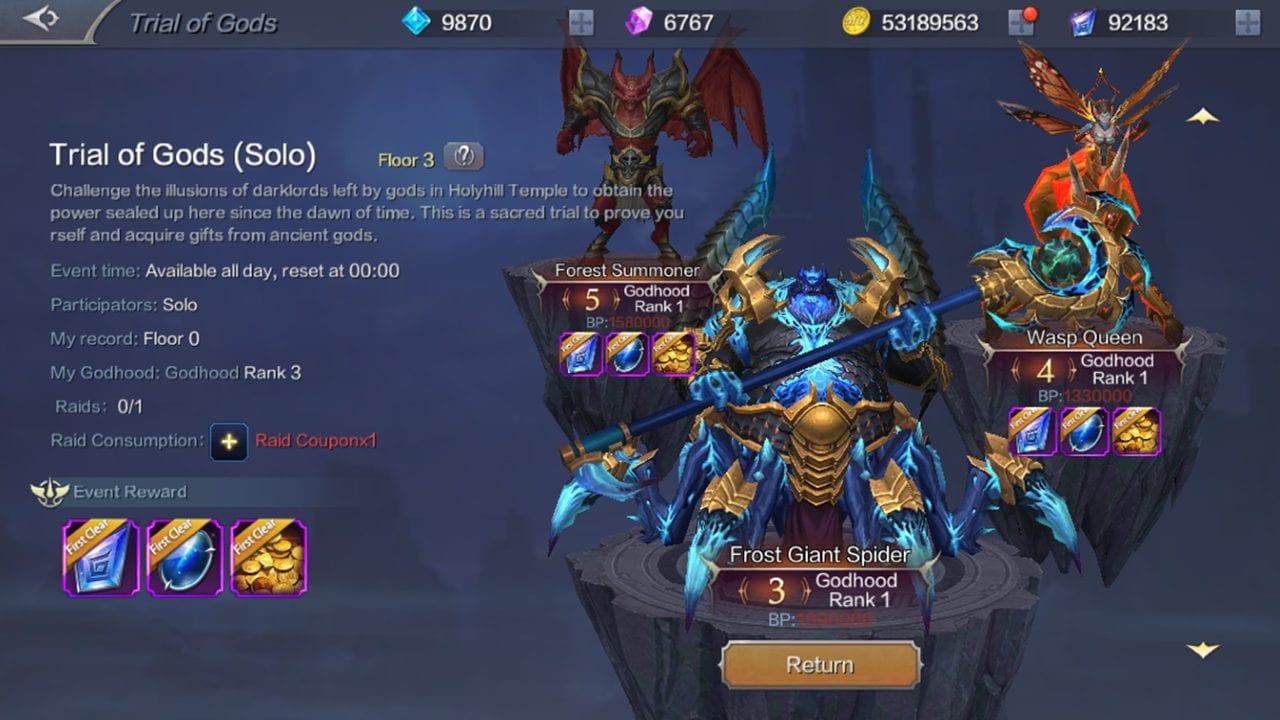Inspect Forest Summoner's blue orb reward icon
1280x720 pixels.
(x=627, y=354)
